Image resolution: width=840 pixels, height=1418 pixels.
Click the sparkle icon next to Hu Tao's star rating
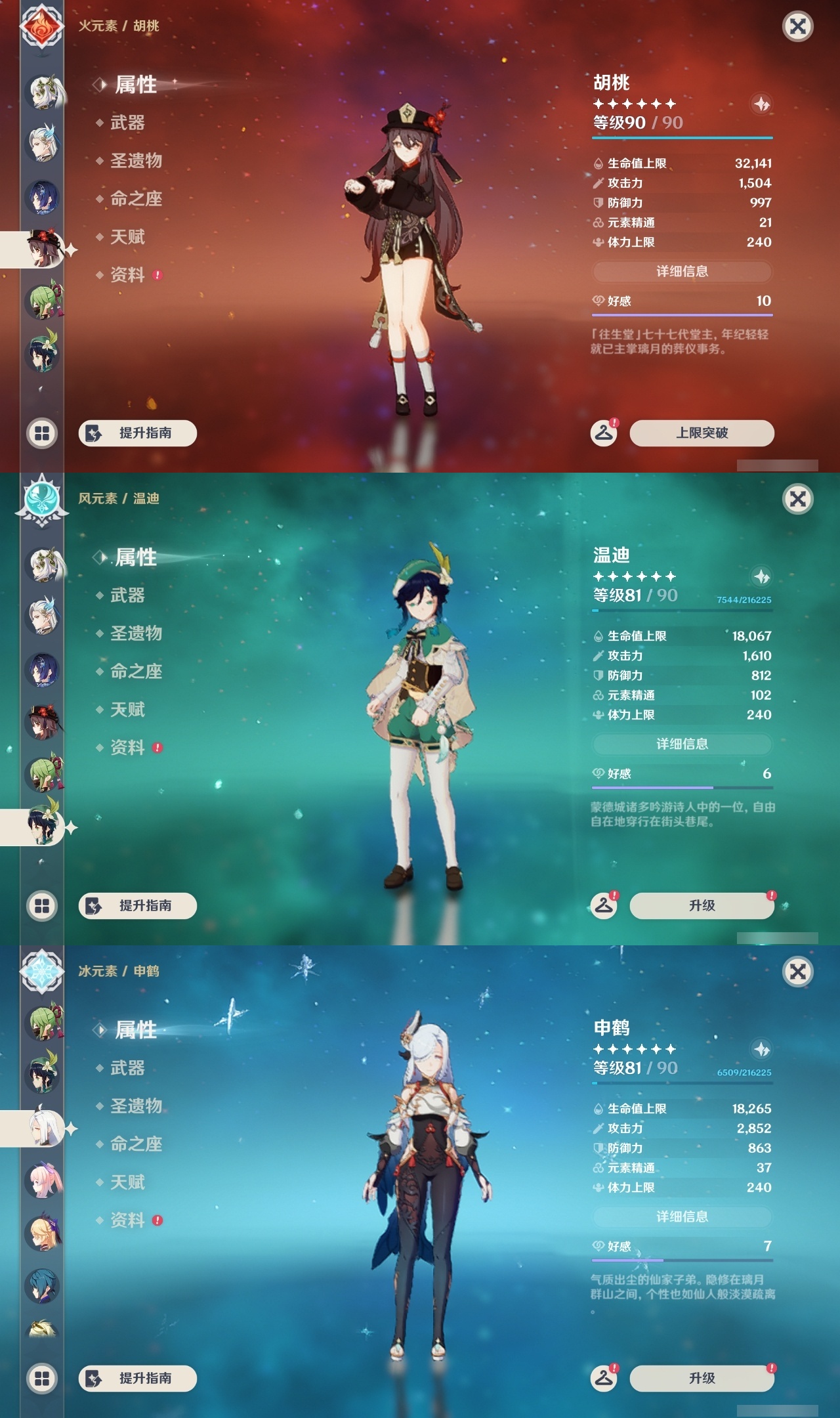pos(761,104)
